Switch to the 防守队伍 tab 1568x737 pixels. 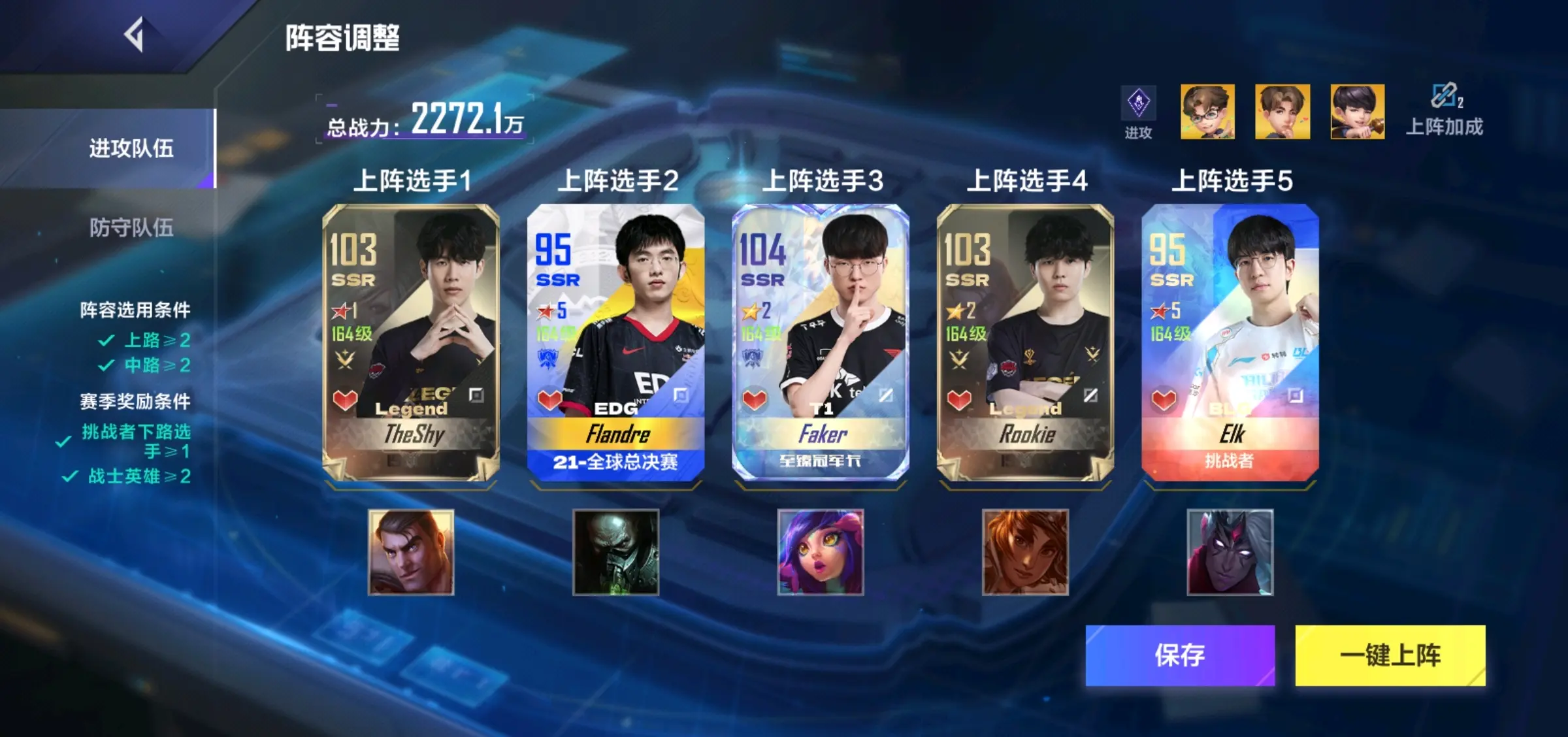[x=131, y=227]
